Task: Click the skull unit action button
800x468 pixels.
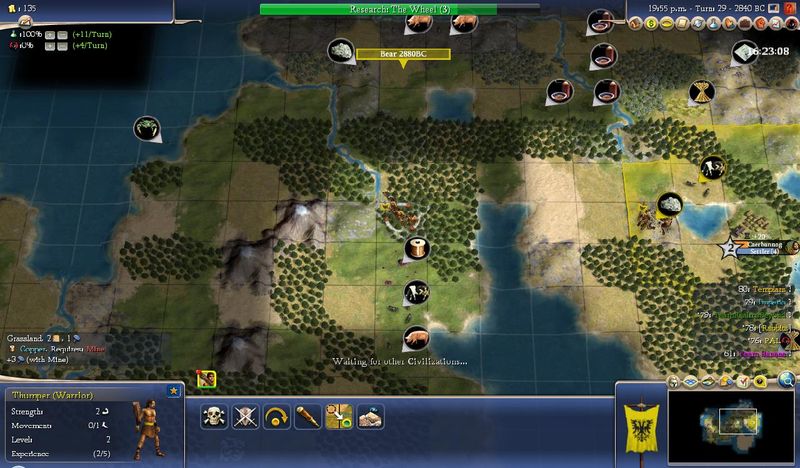Action: coord(214,417)
